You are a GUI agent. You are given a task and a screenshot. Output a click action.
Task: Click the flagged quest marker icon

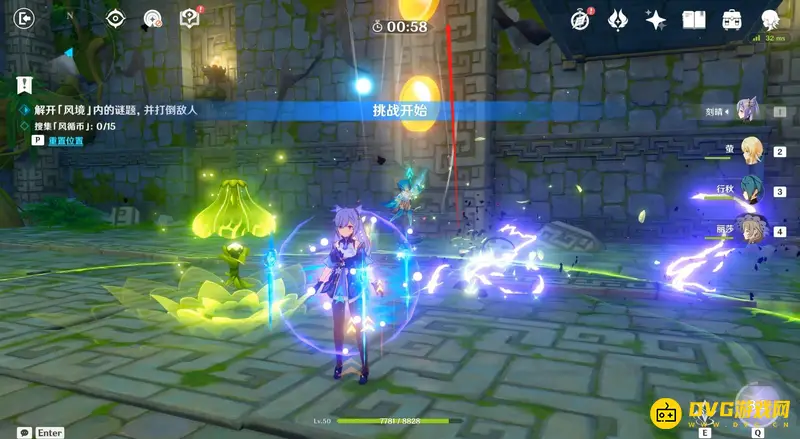click(x=24, y=84)
